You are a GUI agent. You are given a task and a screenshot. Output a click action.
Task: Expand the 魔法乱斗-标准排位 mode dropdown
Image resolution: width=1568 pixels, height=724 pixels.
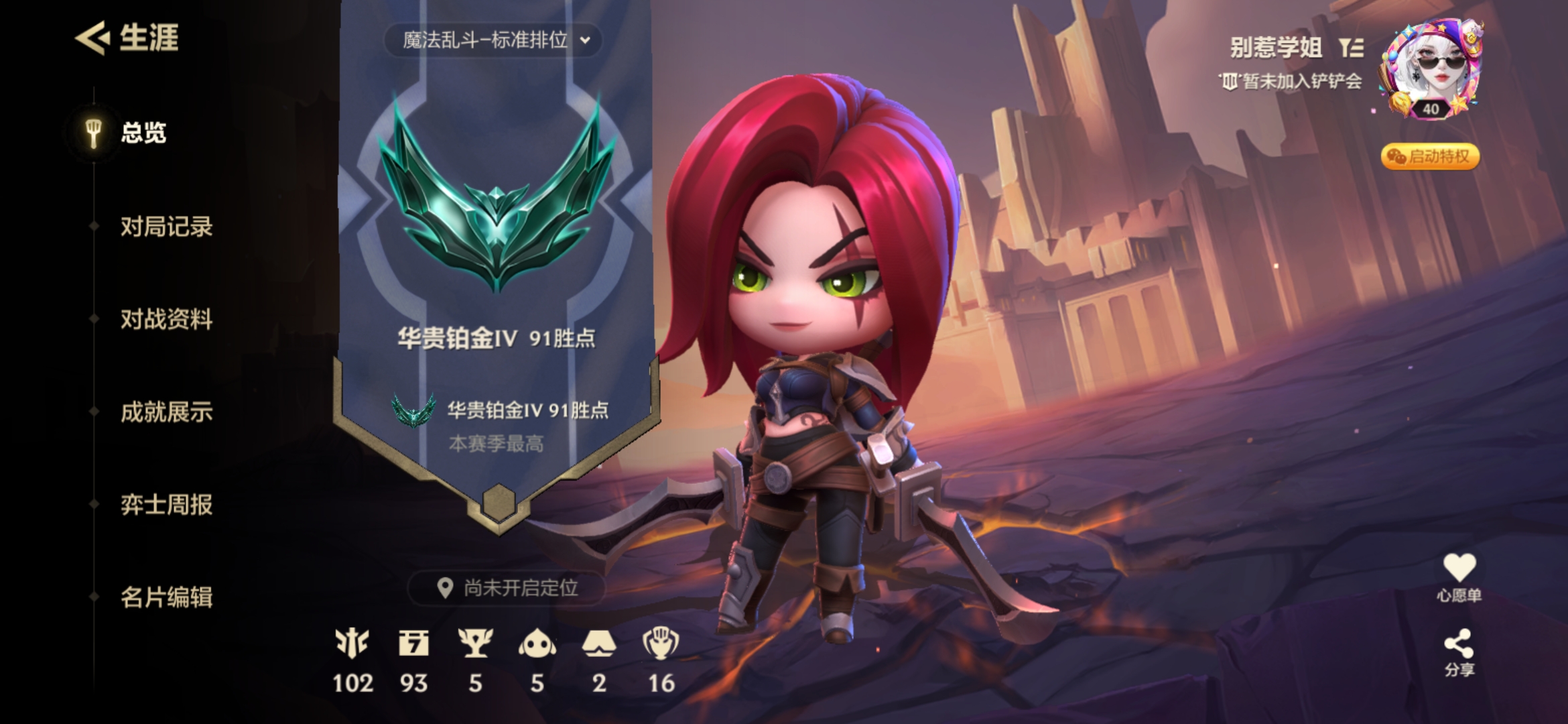[x=495, y=40]
